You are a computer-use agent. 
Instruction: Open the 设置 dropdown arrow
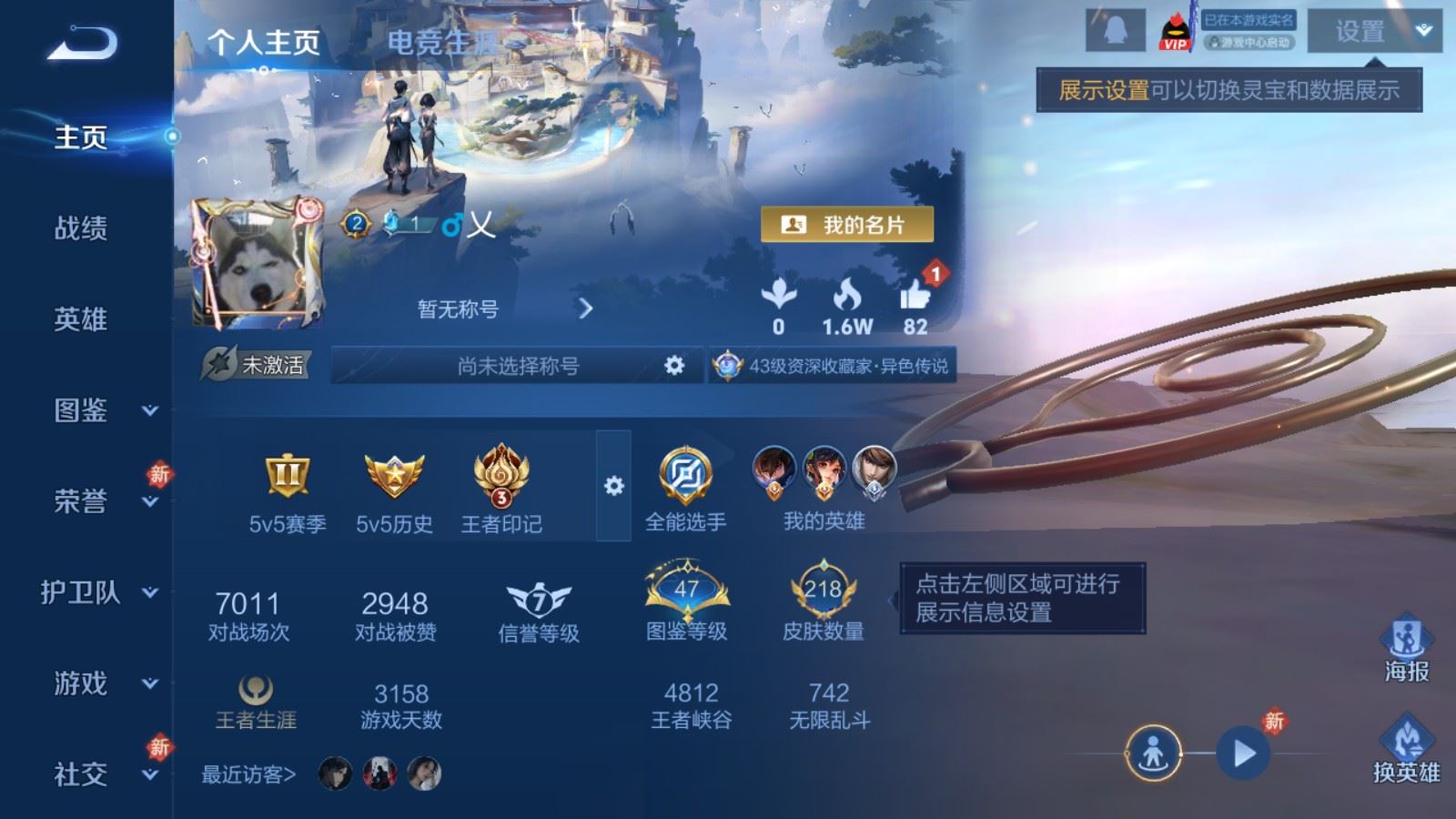pyautogui.click(x=1422, y=31)
